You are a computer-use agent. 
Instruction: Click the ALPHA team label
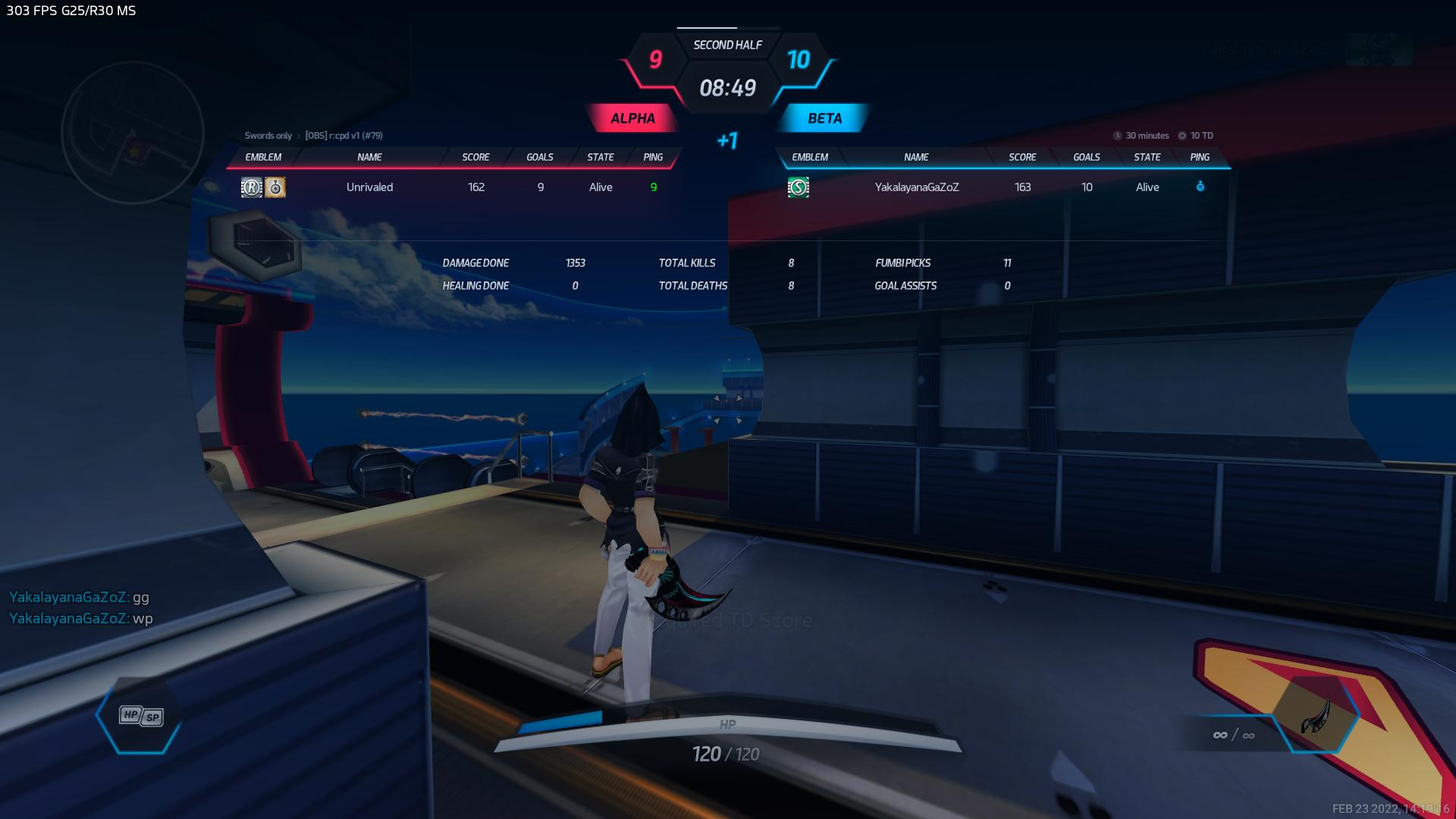(x=632, y=118)
